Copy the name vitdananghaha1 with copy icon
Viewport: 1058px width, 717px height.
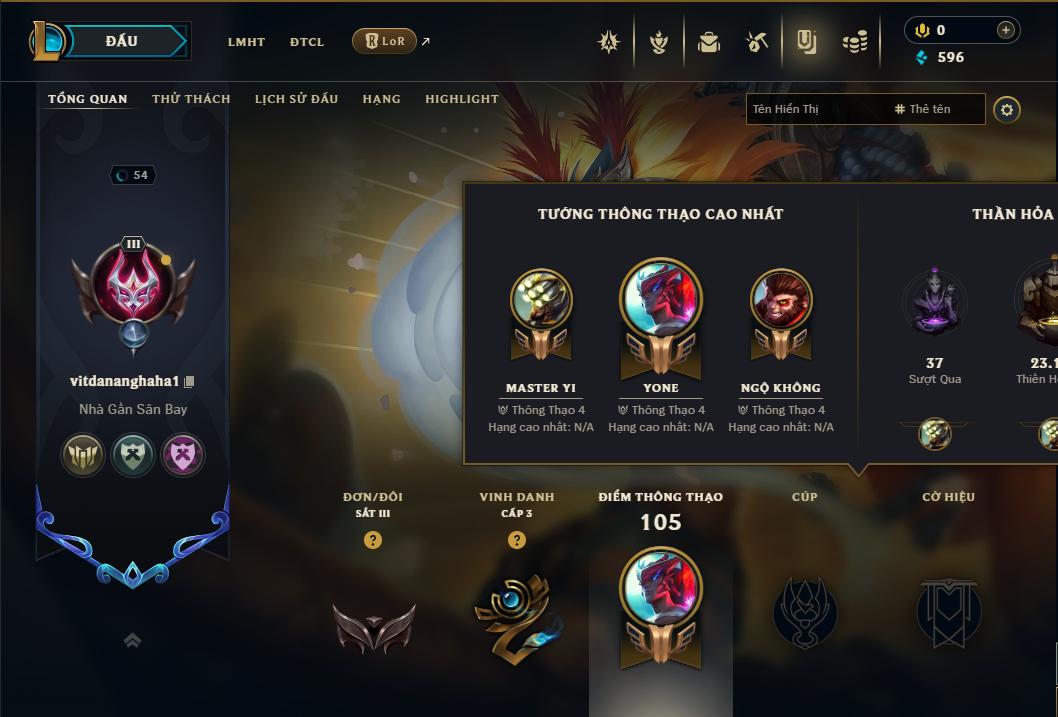(x=189, y=382)
